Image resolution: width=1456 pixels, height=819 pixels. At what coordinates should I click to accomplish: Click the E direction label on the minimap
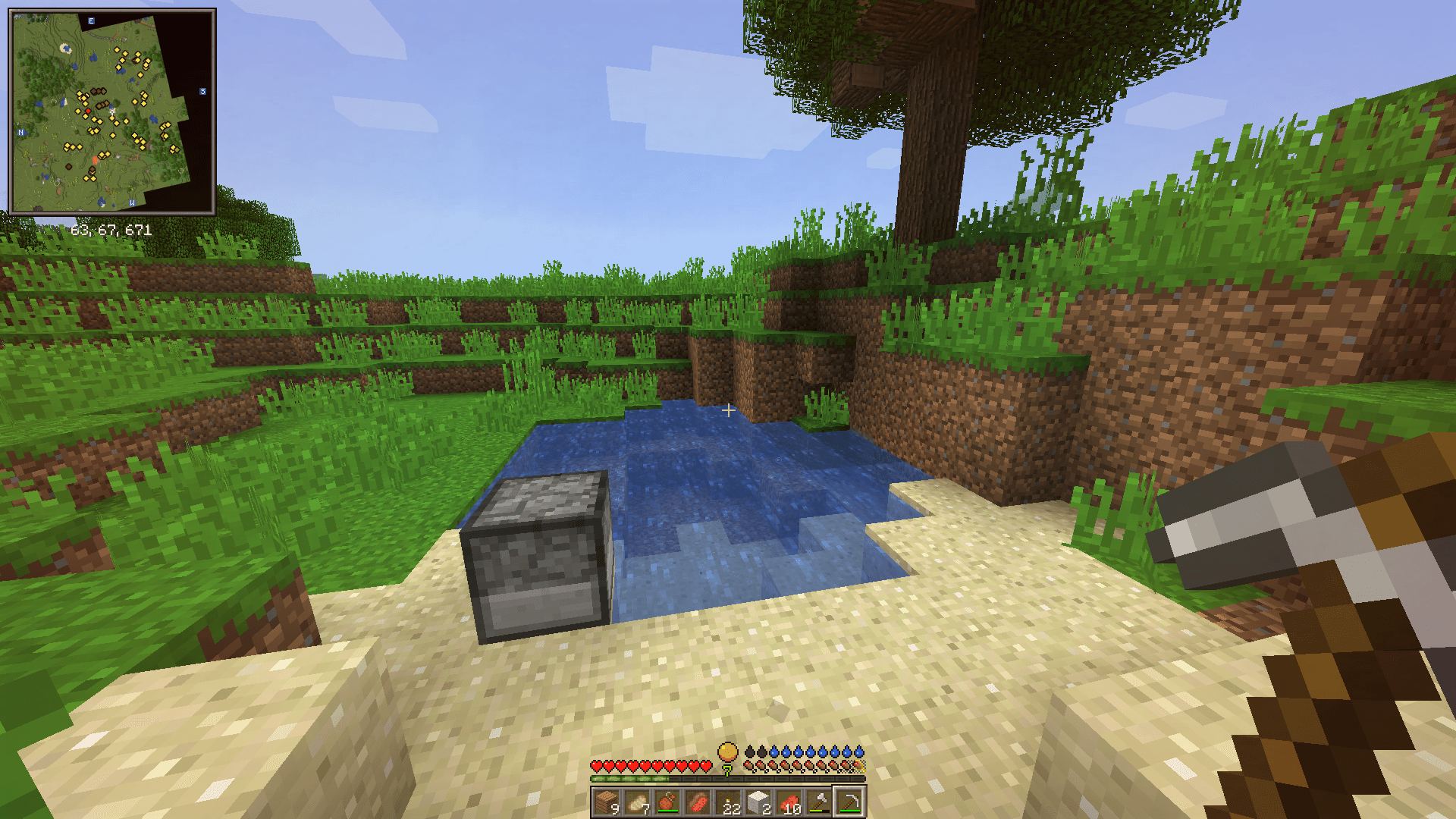[90, 20]
